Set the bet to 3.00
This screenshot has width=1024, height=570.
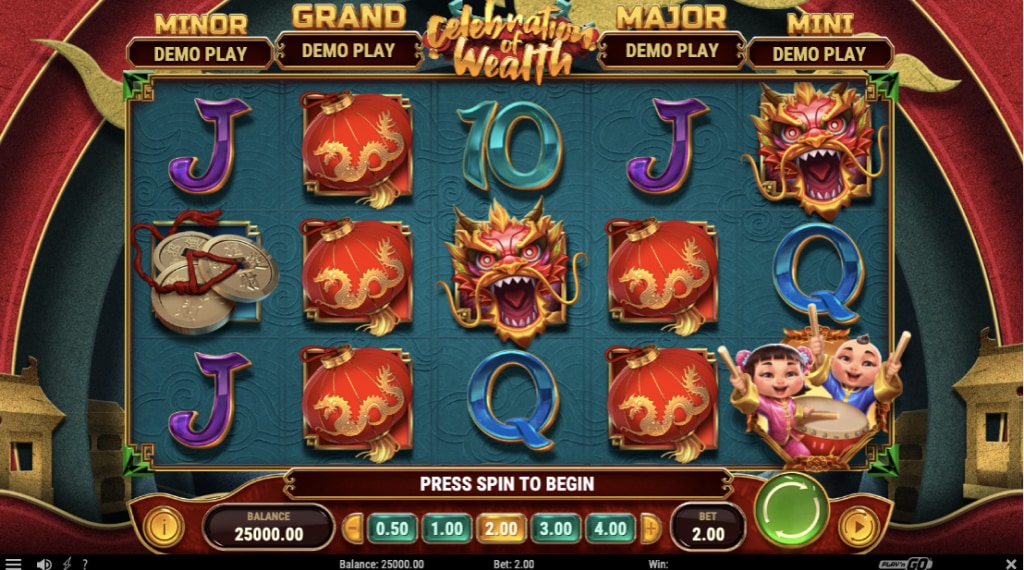point(555,528)
